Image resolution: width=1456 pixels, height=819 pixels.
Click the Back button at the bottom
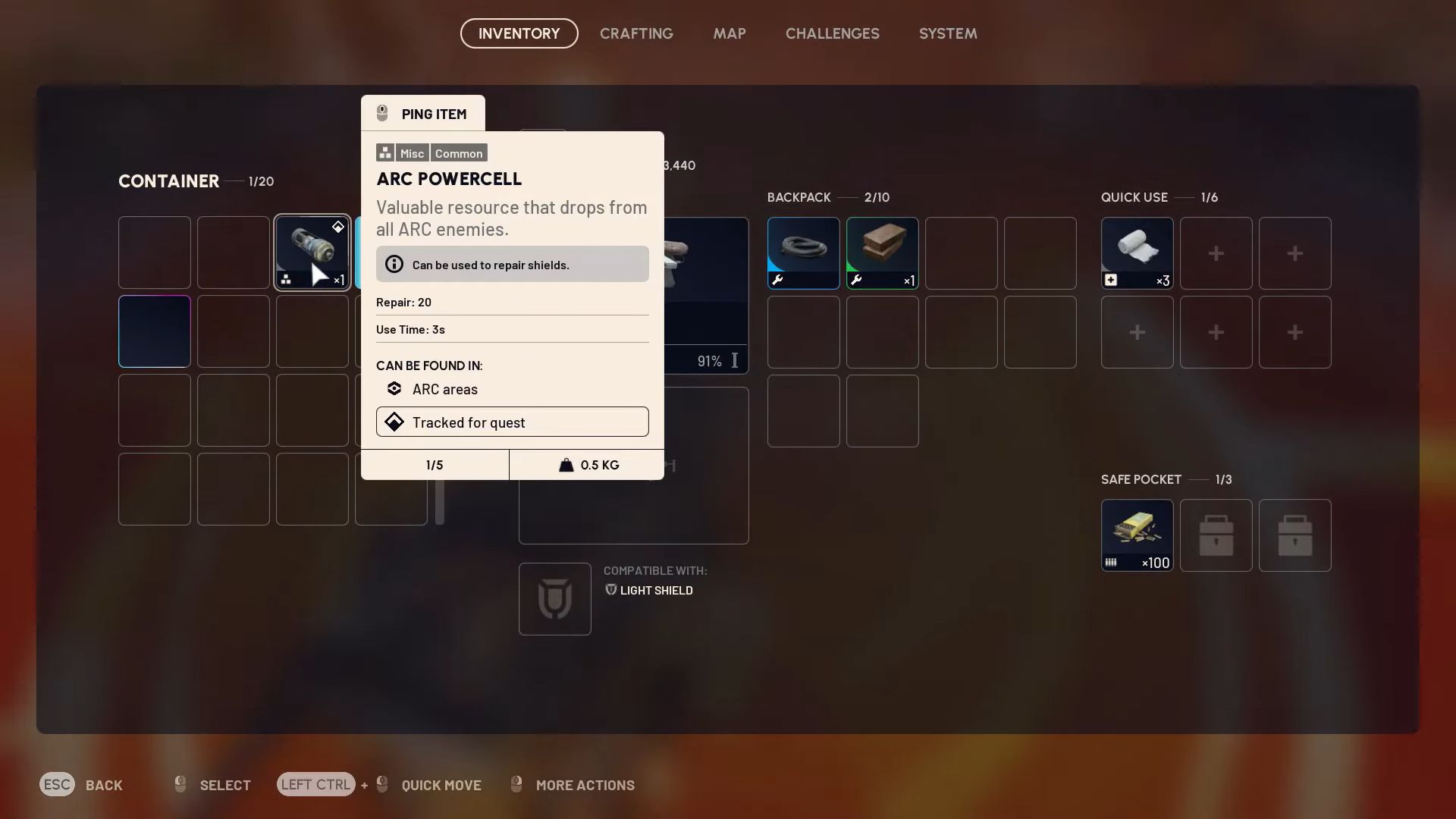(104, 785)
